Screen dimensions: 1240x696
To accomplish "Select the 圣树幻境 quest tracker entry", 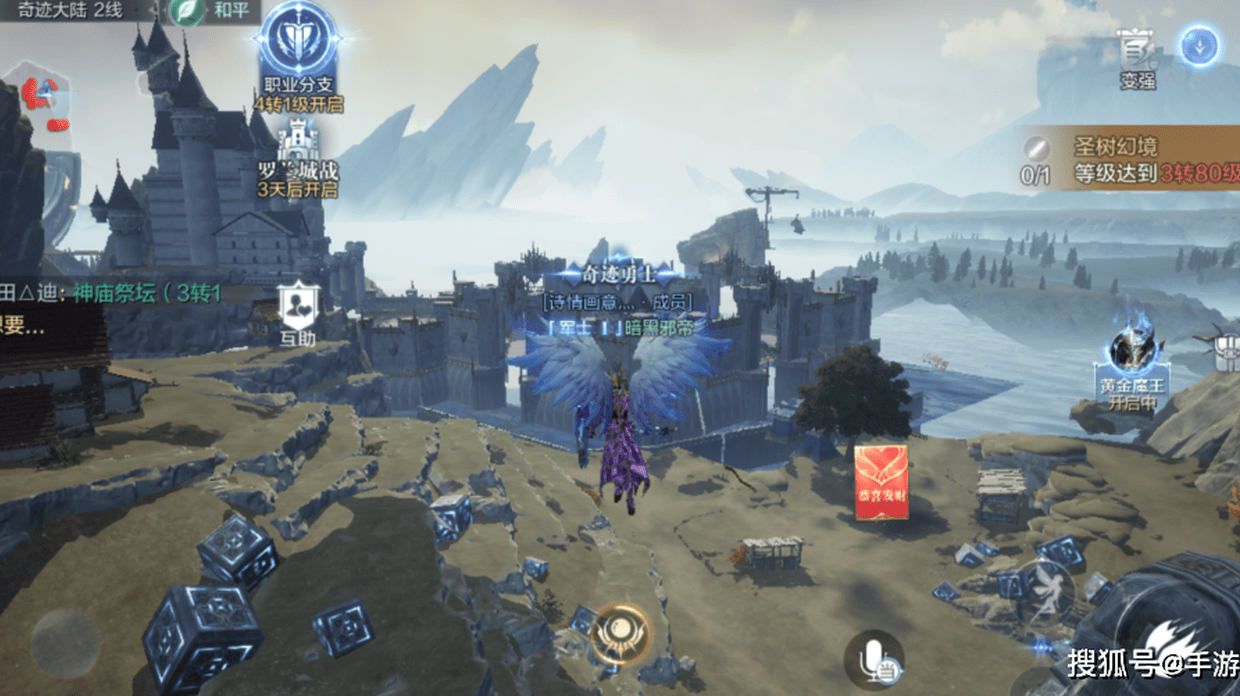I will 1130,160.
